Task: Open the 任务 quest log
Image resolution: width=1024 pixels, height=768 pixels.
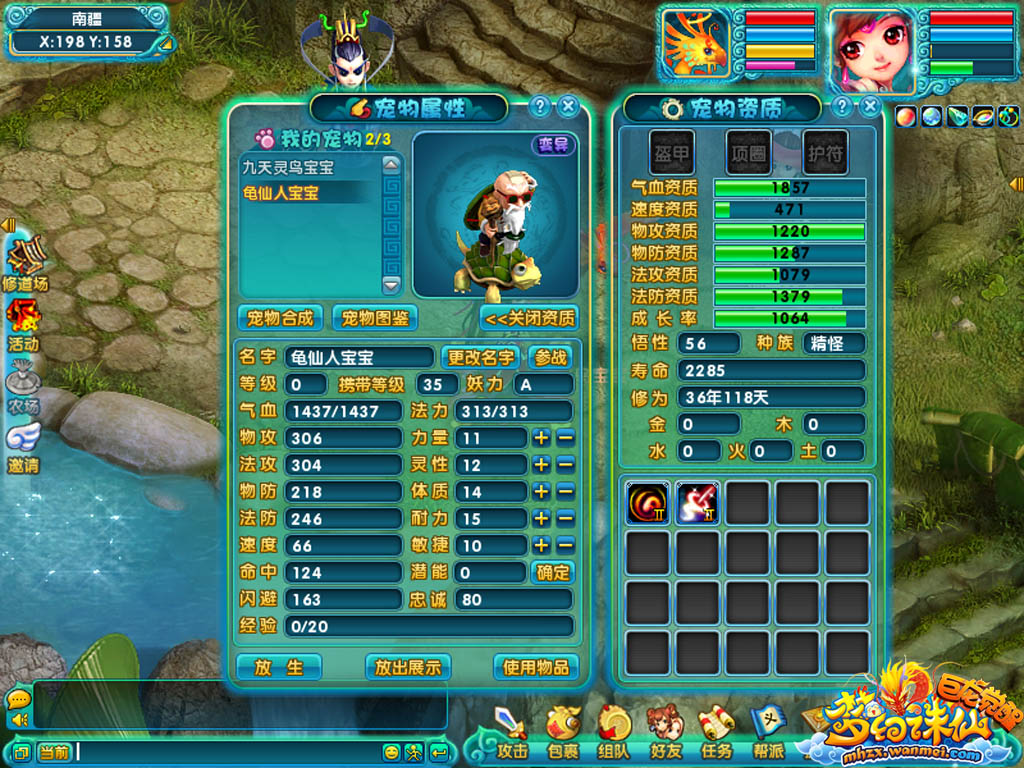Action: click(717, 732)
